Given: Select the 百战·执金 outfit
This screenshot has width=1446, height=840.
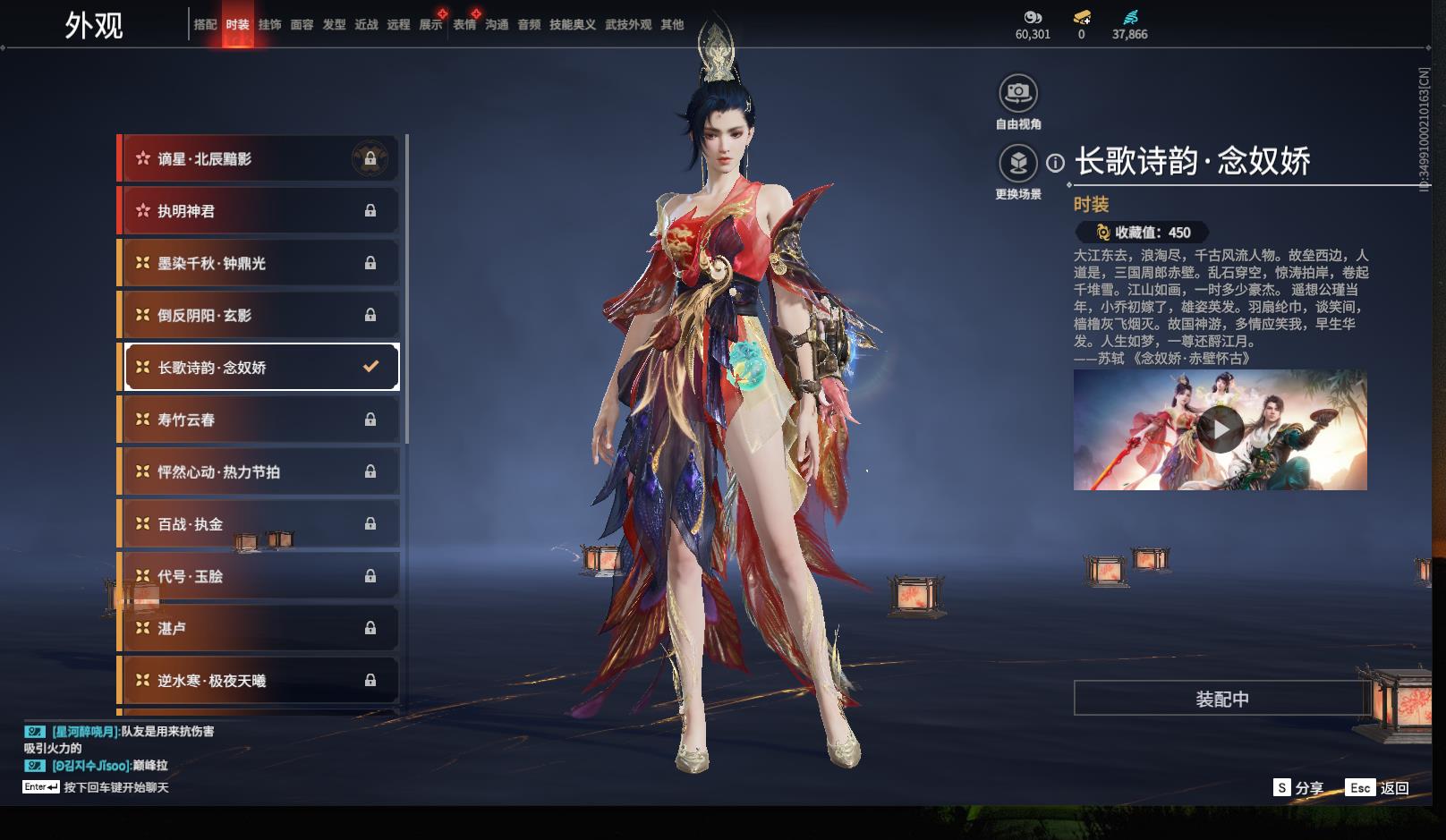Looking at the screenshot, I should (x=259, y=524).
